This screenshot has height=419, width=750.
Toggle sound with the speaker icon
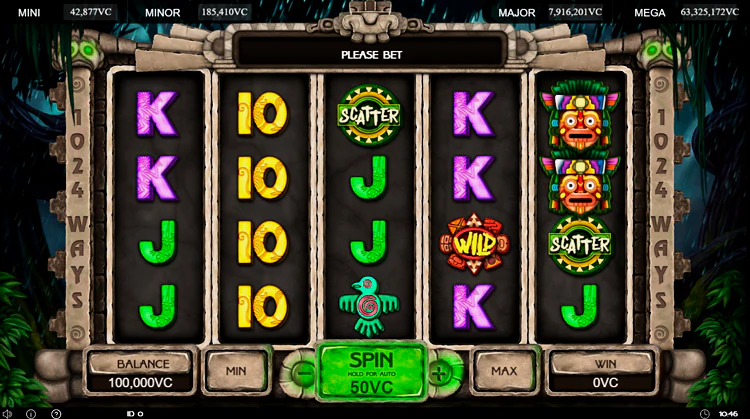point(7,413)
